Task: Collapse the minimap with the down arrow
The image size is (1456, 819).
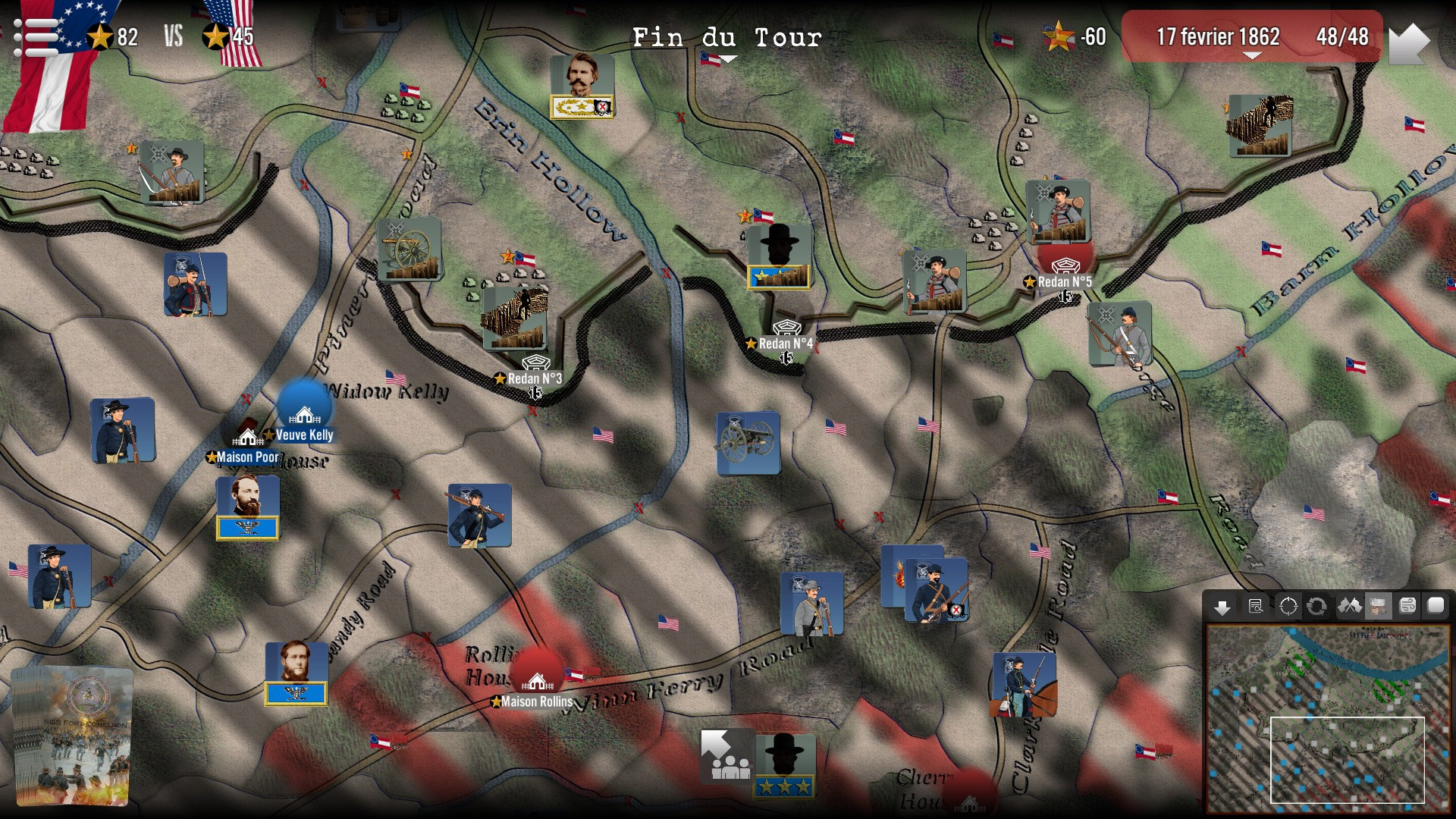Action: [1222, 607]
